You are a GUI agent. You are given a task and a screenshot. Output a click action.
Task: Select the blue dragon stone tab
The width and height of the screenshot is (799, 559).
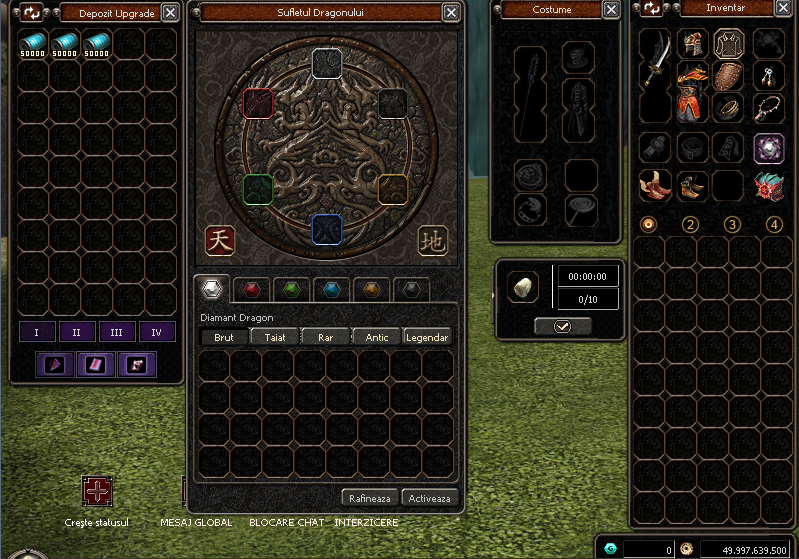click(332, 290)
